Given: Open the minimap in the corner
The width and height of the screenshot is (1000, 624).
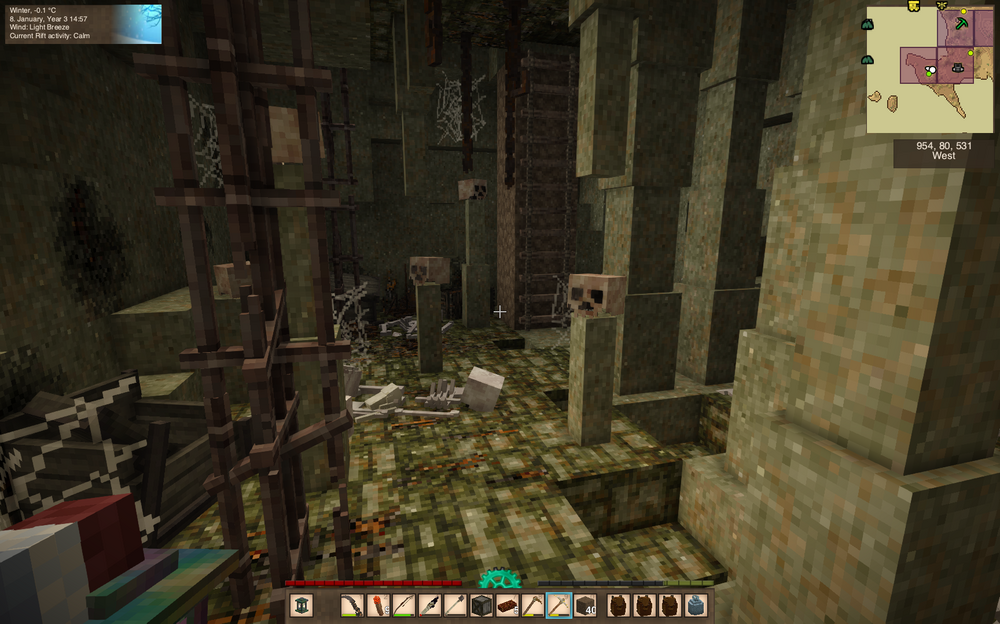Looking at the screenshot, I should coord(930,70).
